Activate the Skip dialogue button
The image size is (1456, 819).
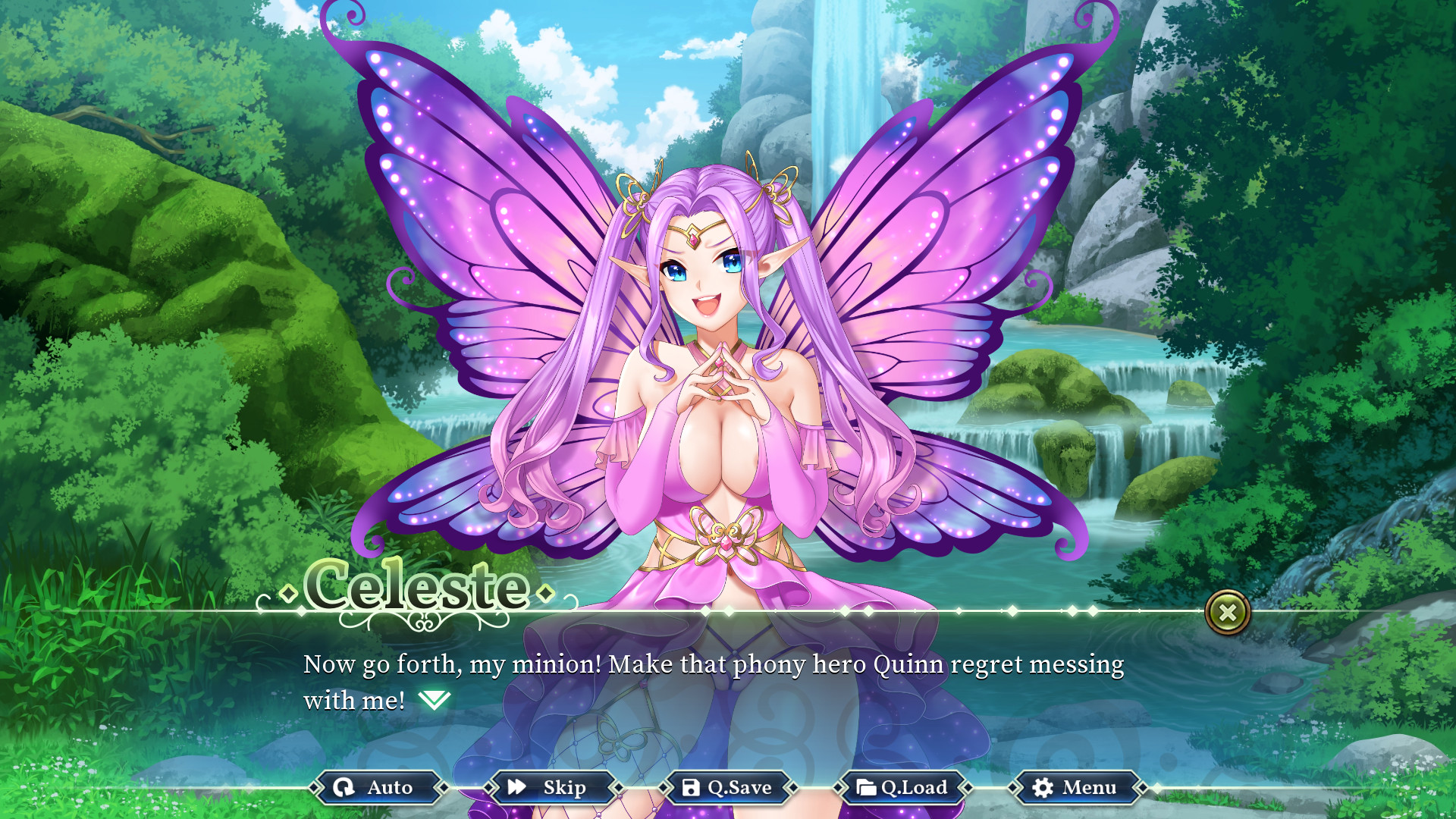point(550,788)
